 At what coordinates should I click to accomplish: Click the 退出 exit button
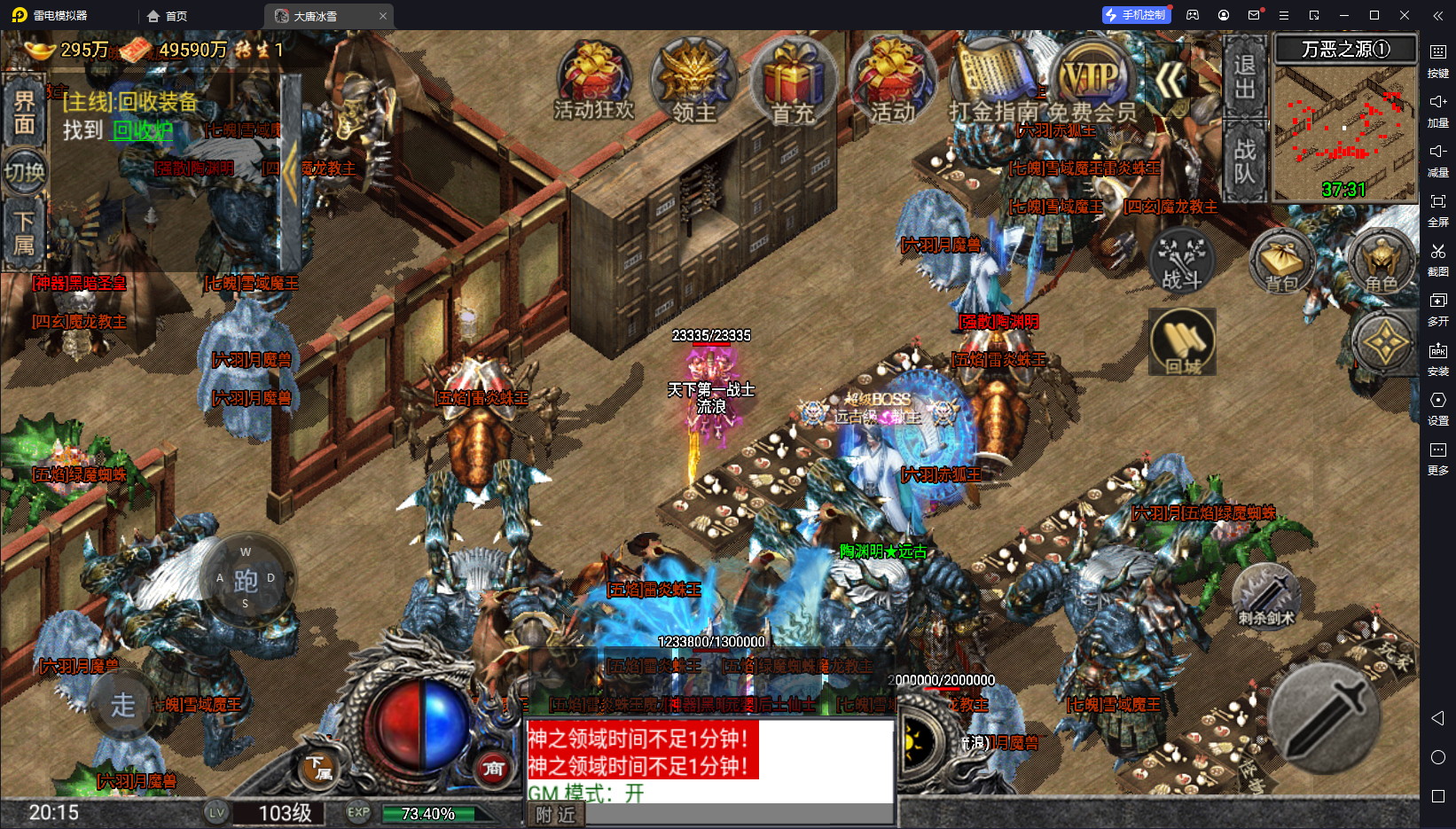coord(1245,76)
